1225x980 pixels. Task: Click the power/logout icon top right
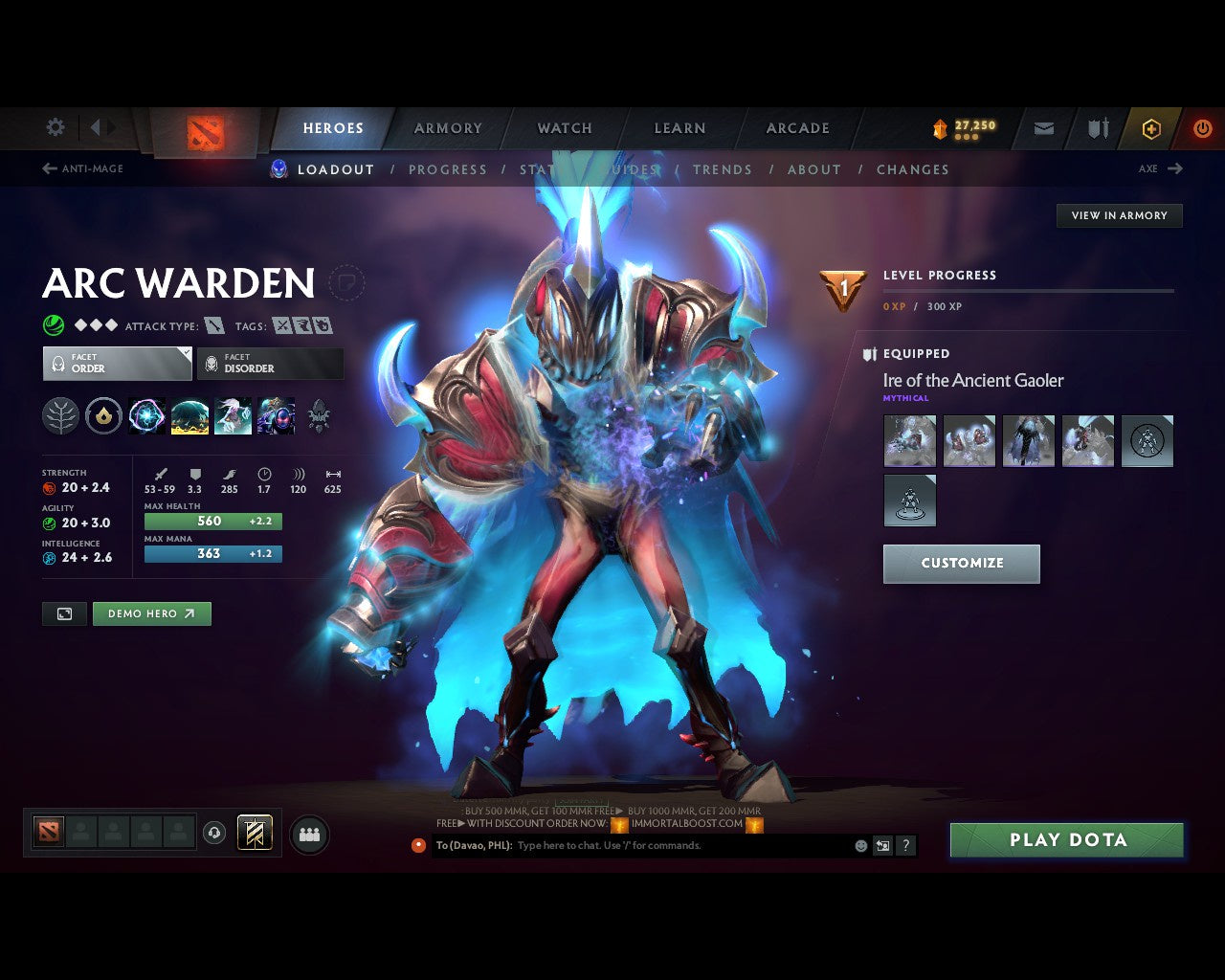(1202, 128)
